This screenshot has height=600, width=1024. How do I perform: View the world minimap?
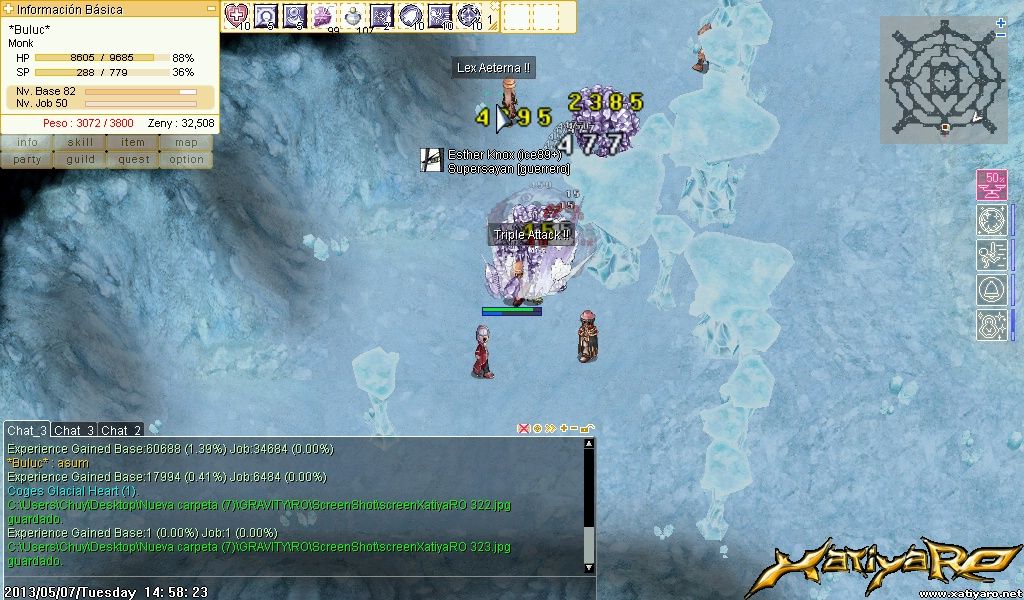click(x=944, y=78)
